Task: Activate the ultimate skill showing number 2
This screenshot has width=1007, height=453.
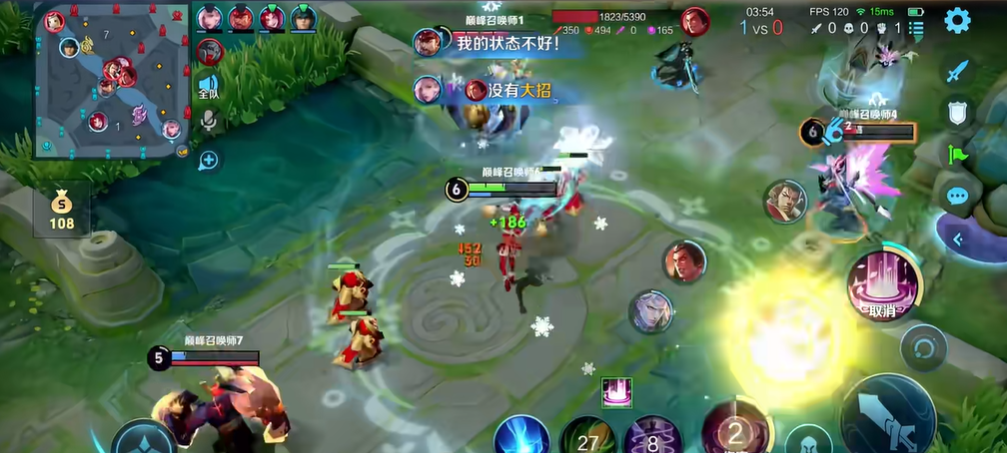Action: tap(736, 432)
